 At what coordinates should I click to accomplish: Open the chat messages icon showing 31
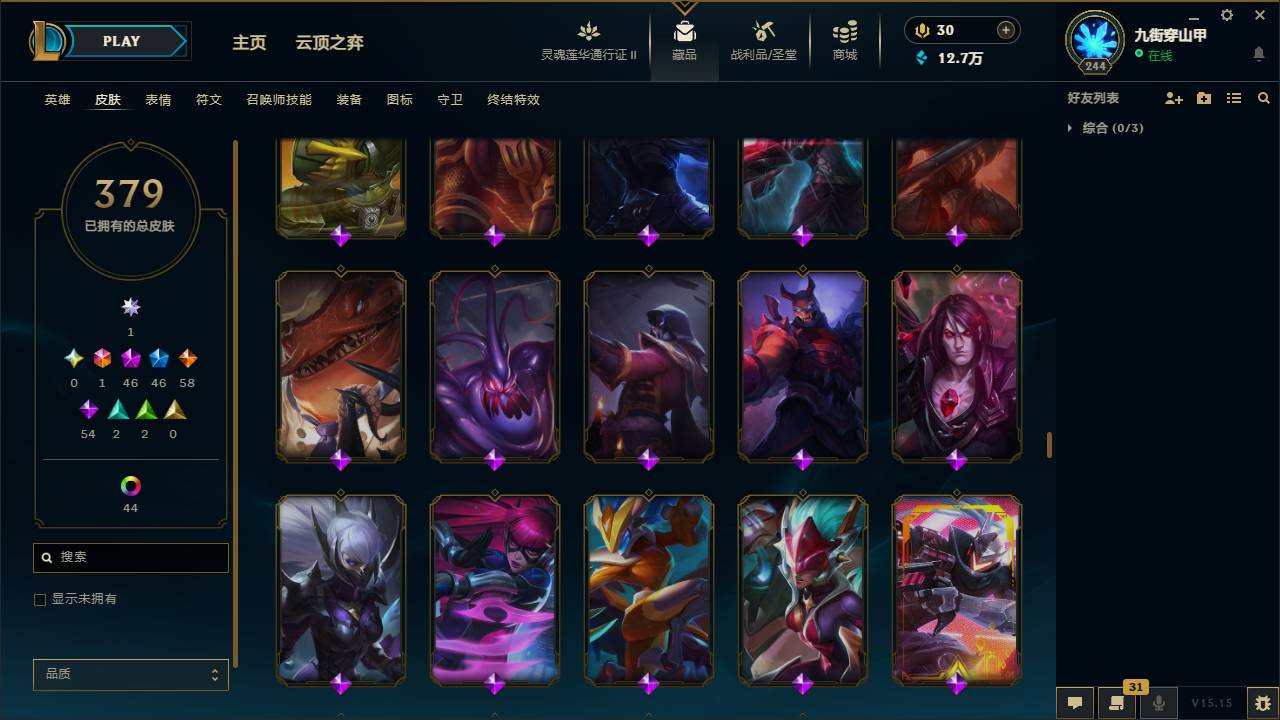coord(1117,703)
